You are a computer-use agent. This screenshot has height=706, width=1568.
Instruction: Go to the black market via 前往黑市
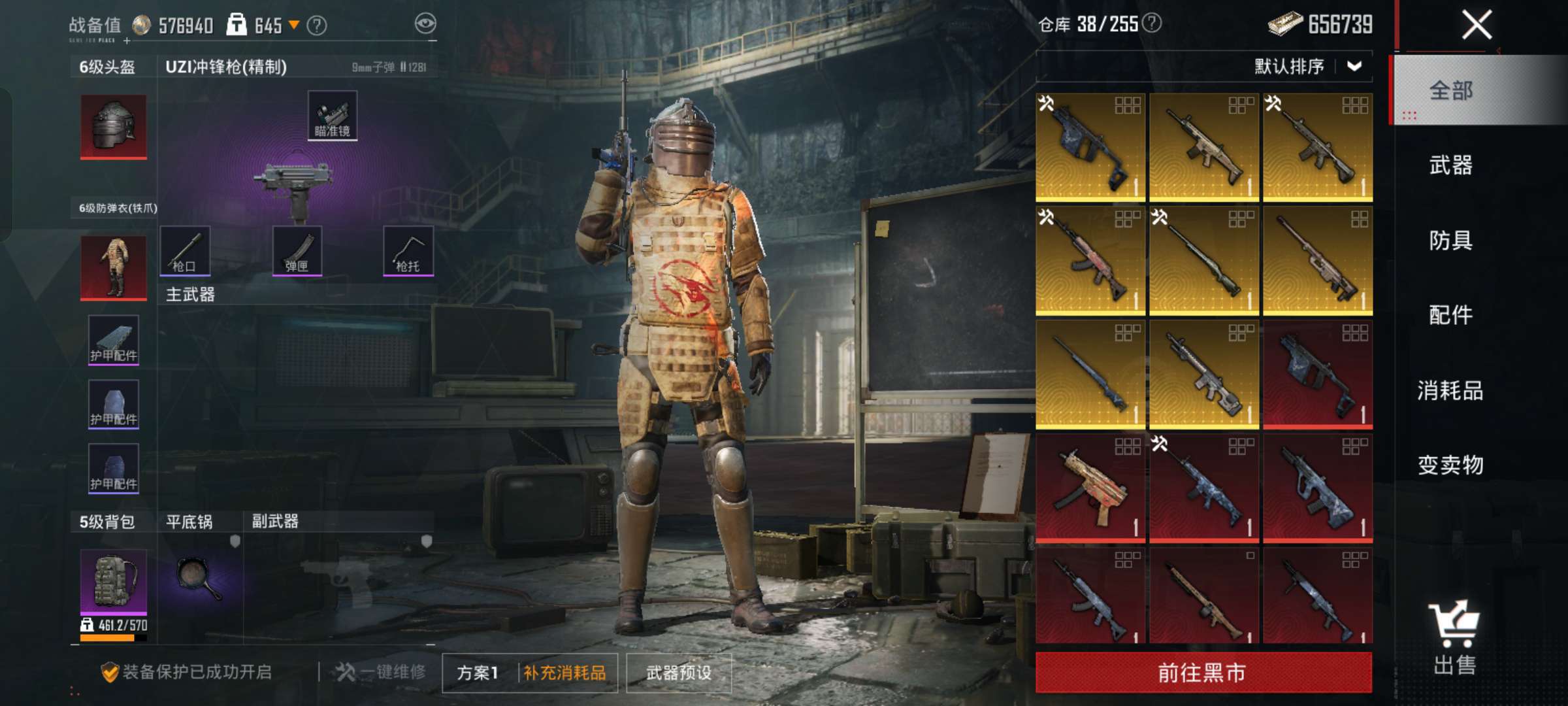(x=1203, y=673)
